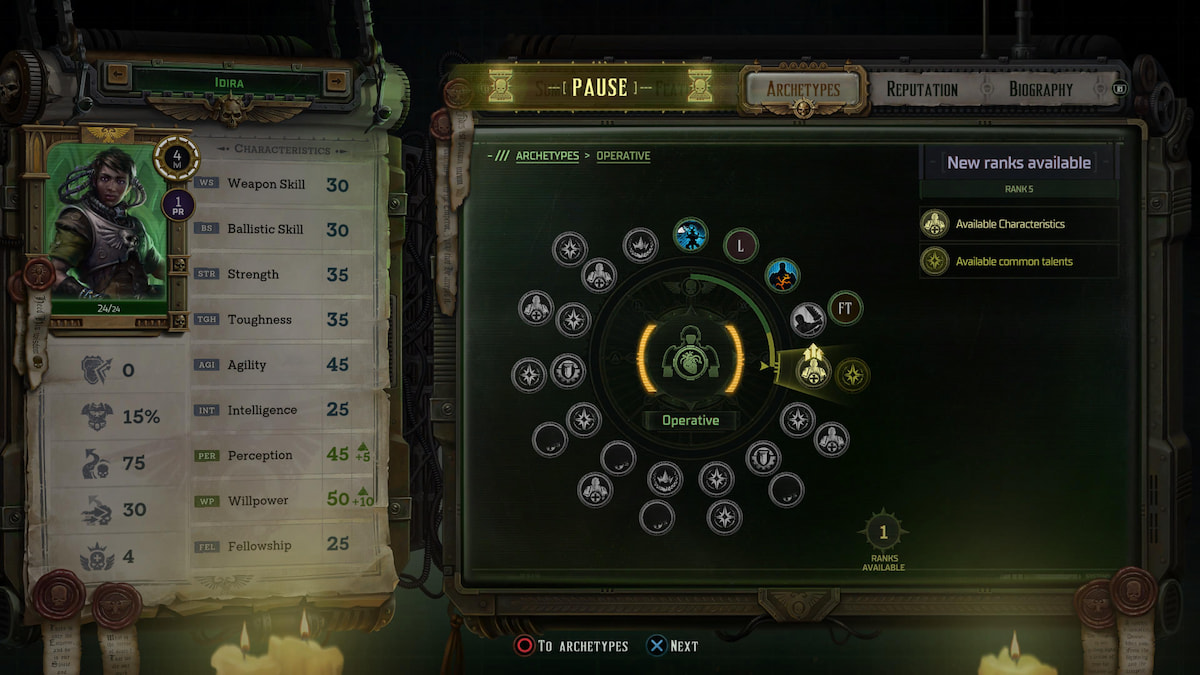The height and width of the screenshot is (675, 1200).
Task: Click the Archetypes breadcrumb link
Action: pyautogui.click(x=547, y=156)
